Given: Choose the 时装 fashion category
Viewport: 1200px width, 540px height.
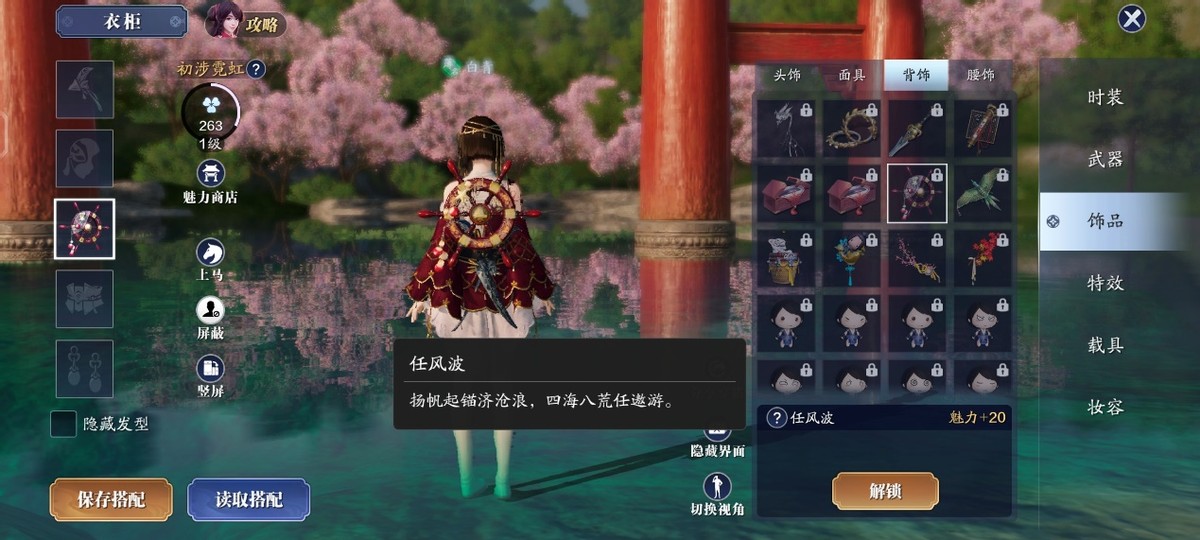Looking at the screenshot, I should (1105, 97).
